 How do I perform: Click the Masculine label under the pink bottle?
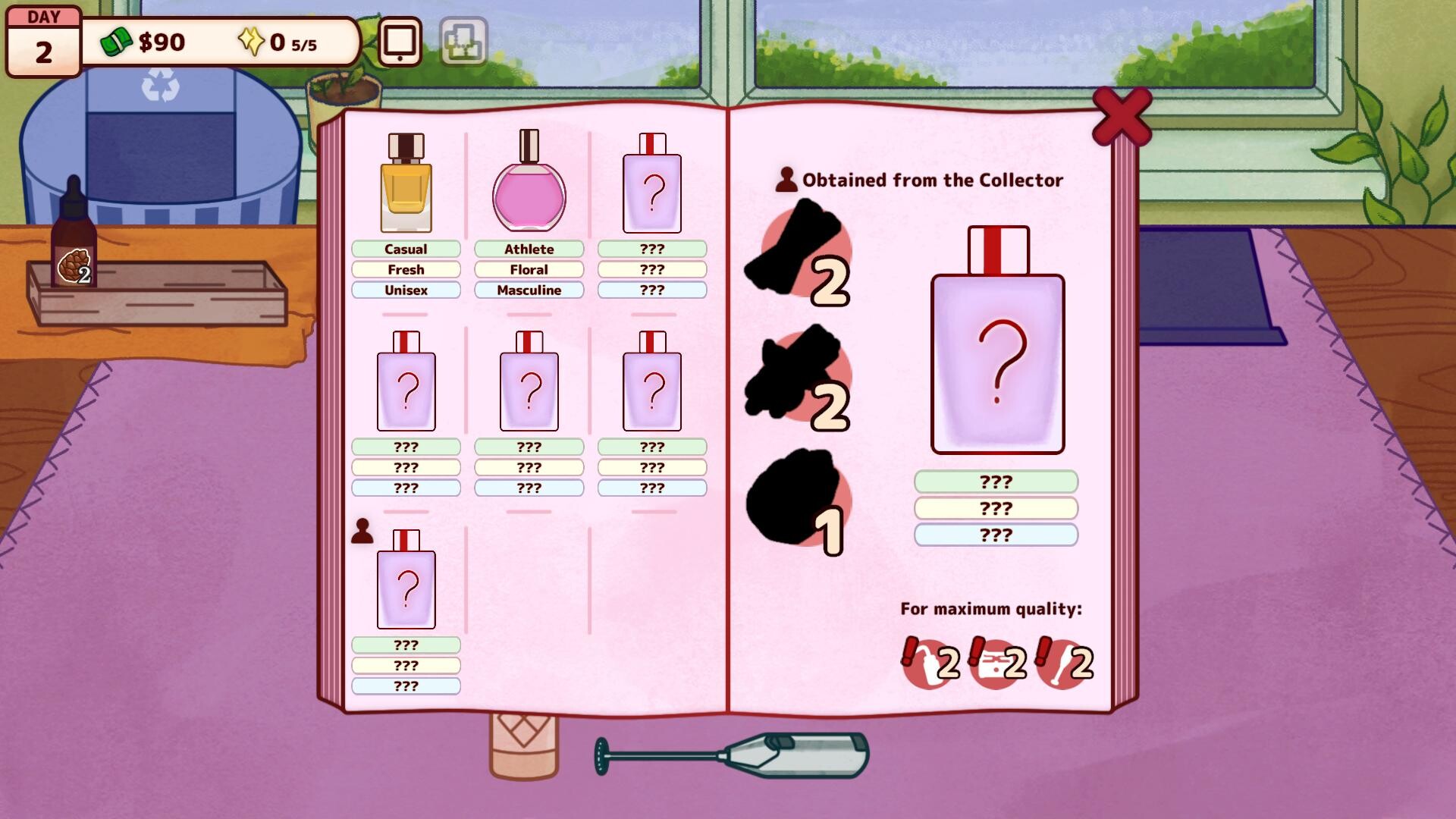529,290
